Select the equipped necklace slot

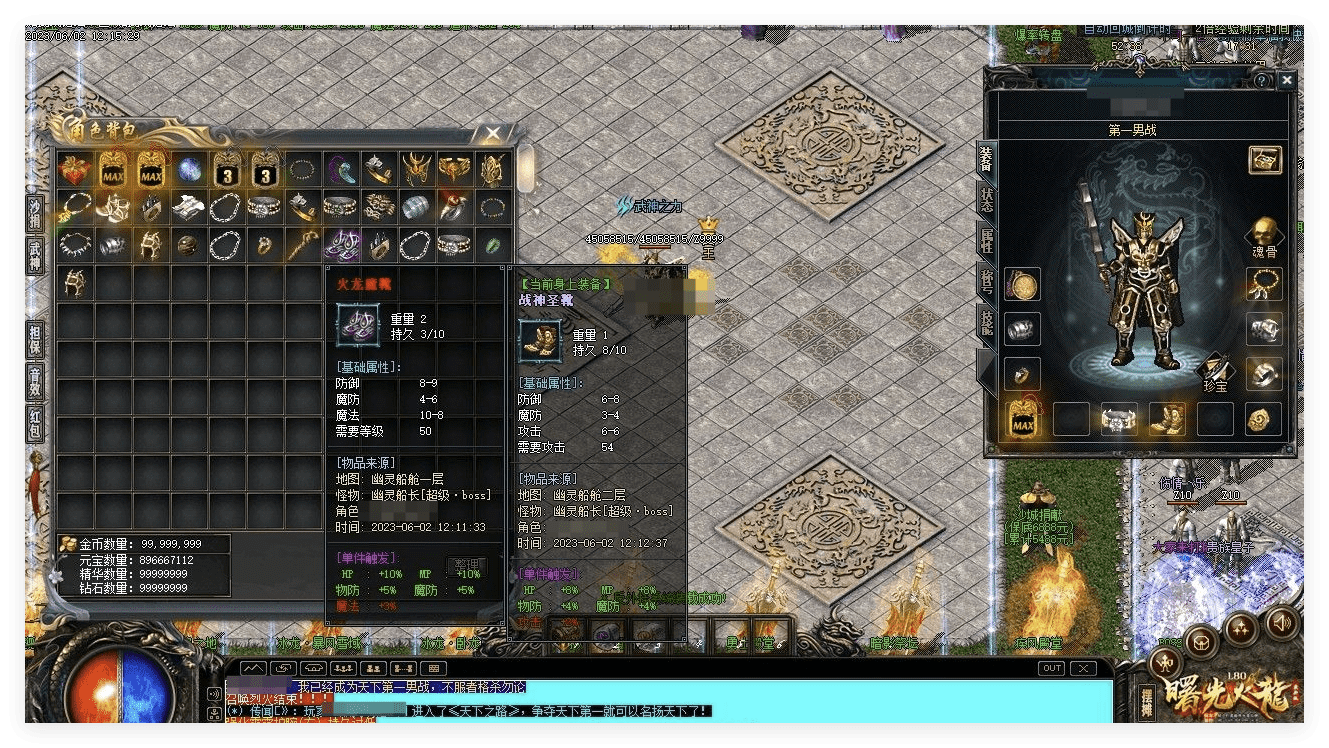1264,284
